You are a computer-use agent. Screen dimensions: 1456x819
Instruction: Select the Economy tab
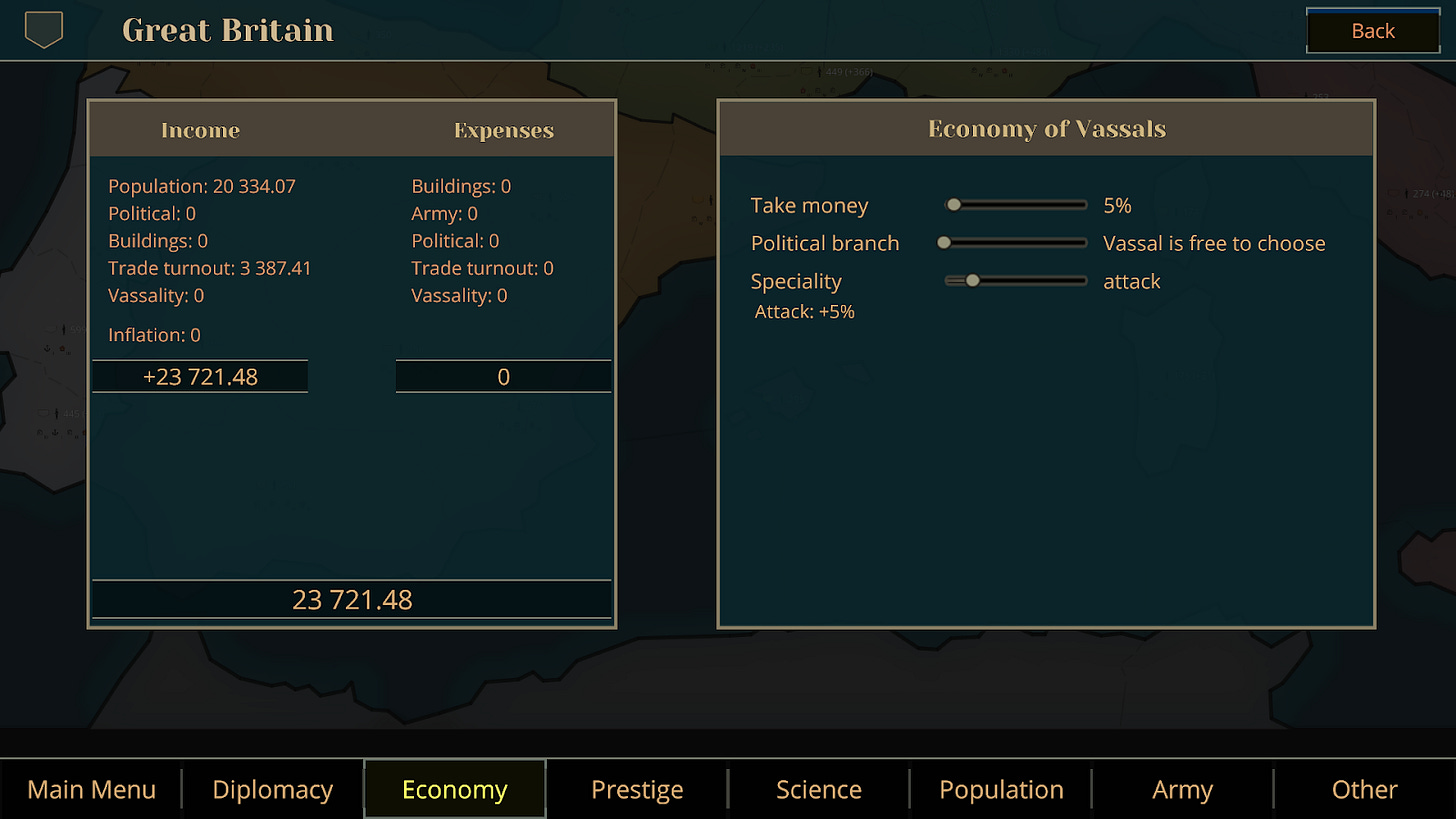pyautogui.click(x=454, y=789)
